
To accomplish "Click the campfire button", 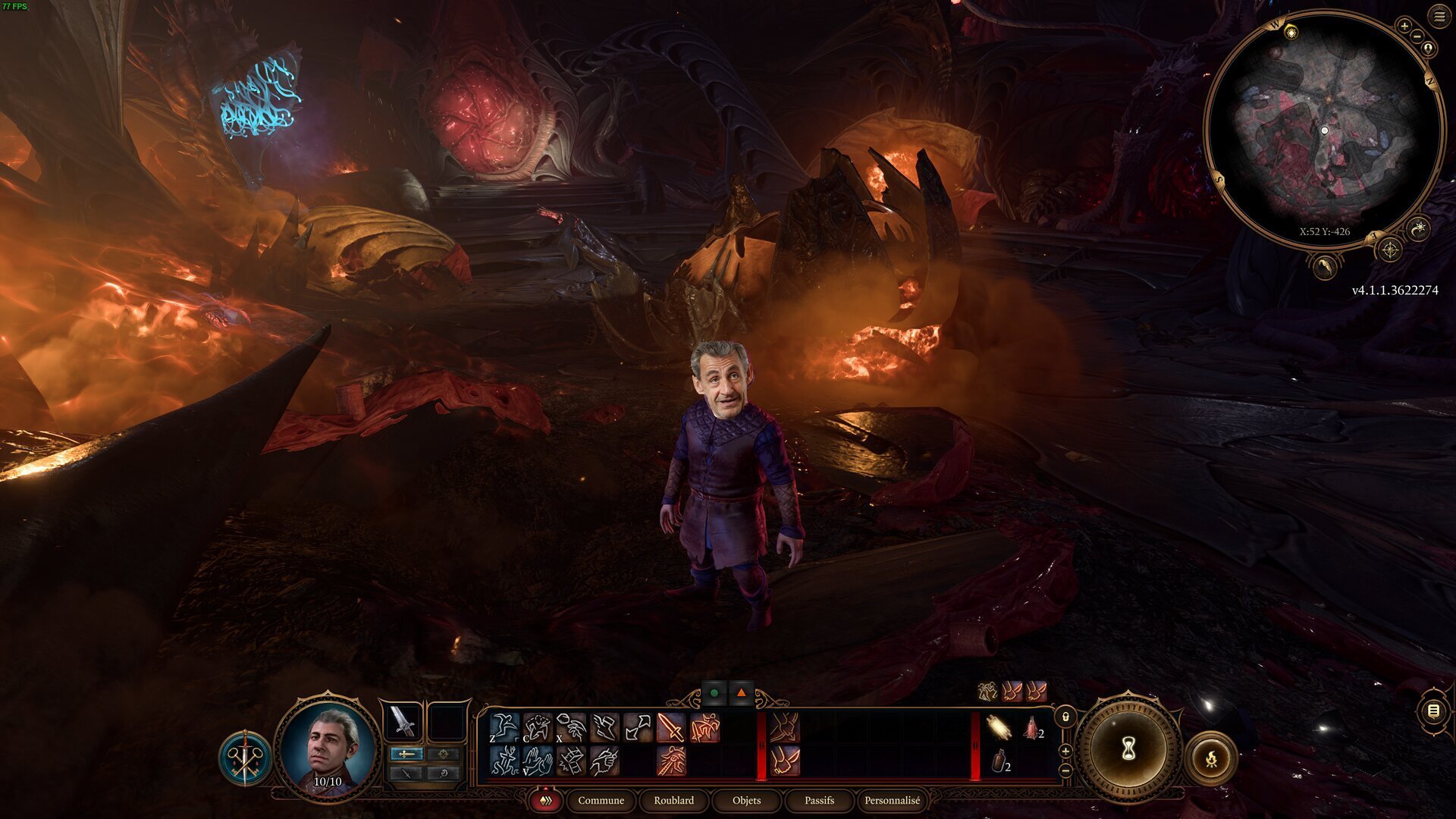I will click(x=1211, y=757).
